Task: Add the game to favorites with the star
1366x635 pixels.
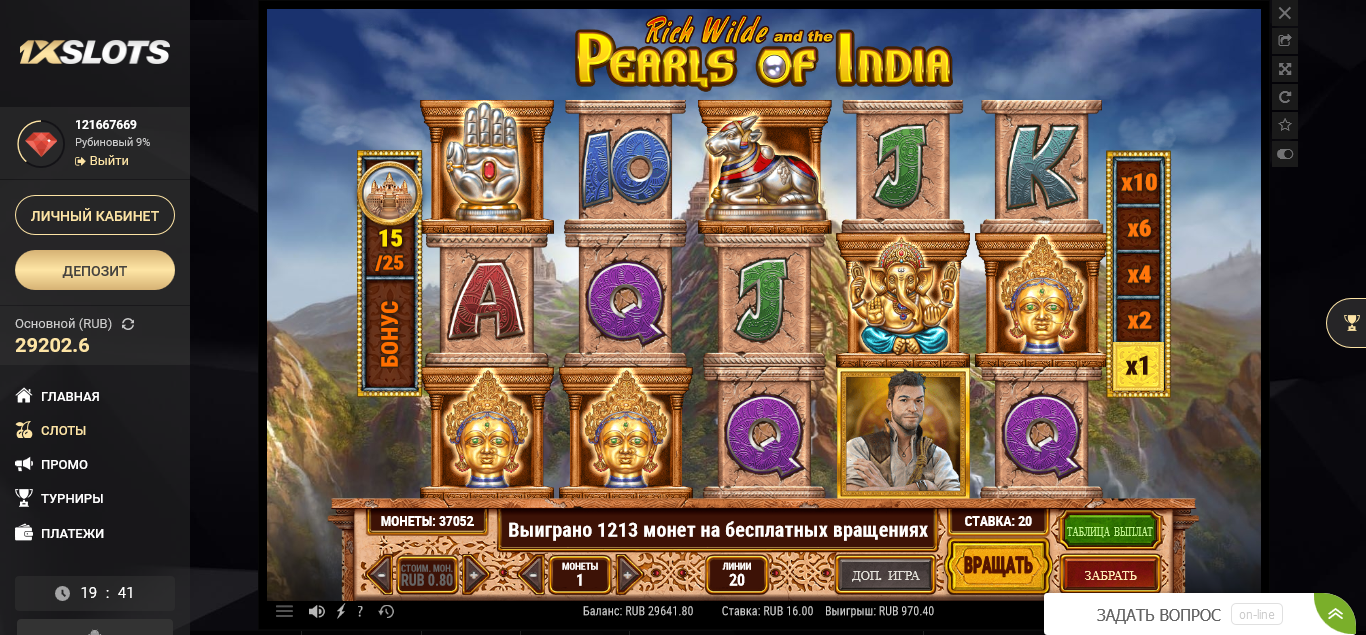Action: [x=1285, y=125]
